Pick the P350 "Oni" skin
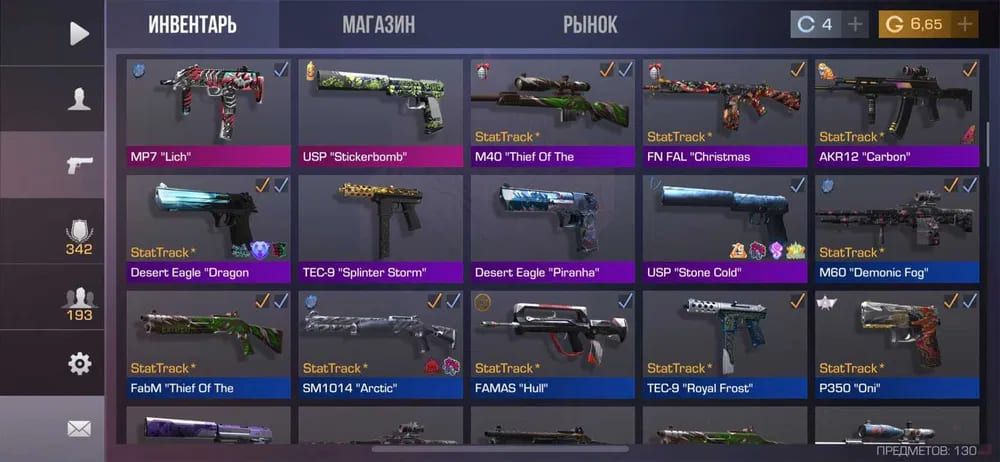The height and width of the screenshot is (462, 1000). 896,344
